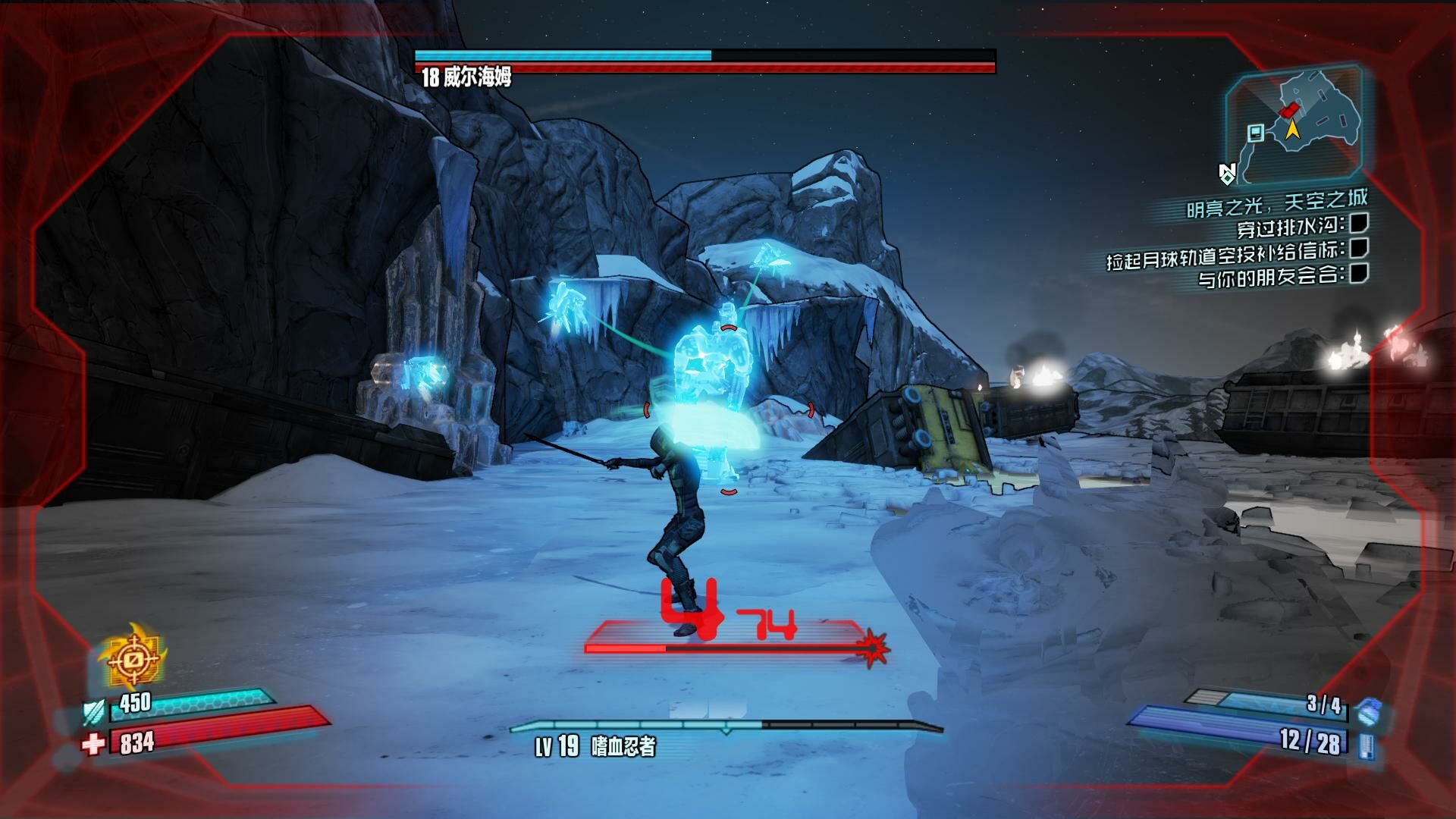Image resolution: width=1456 pixels, height=819 pixels.
Task: Click the shield icon beside 450
Action: tap(93, 711)
